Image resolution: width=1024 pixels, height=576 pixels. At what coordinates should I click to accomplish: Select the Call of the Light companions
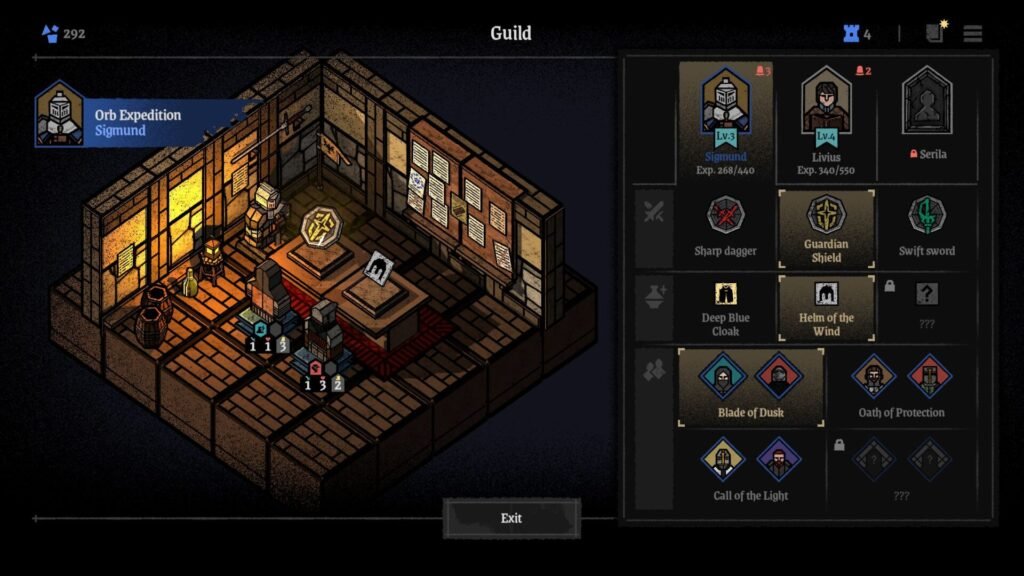click(751, 469)
